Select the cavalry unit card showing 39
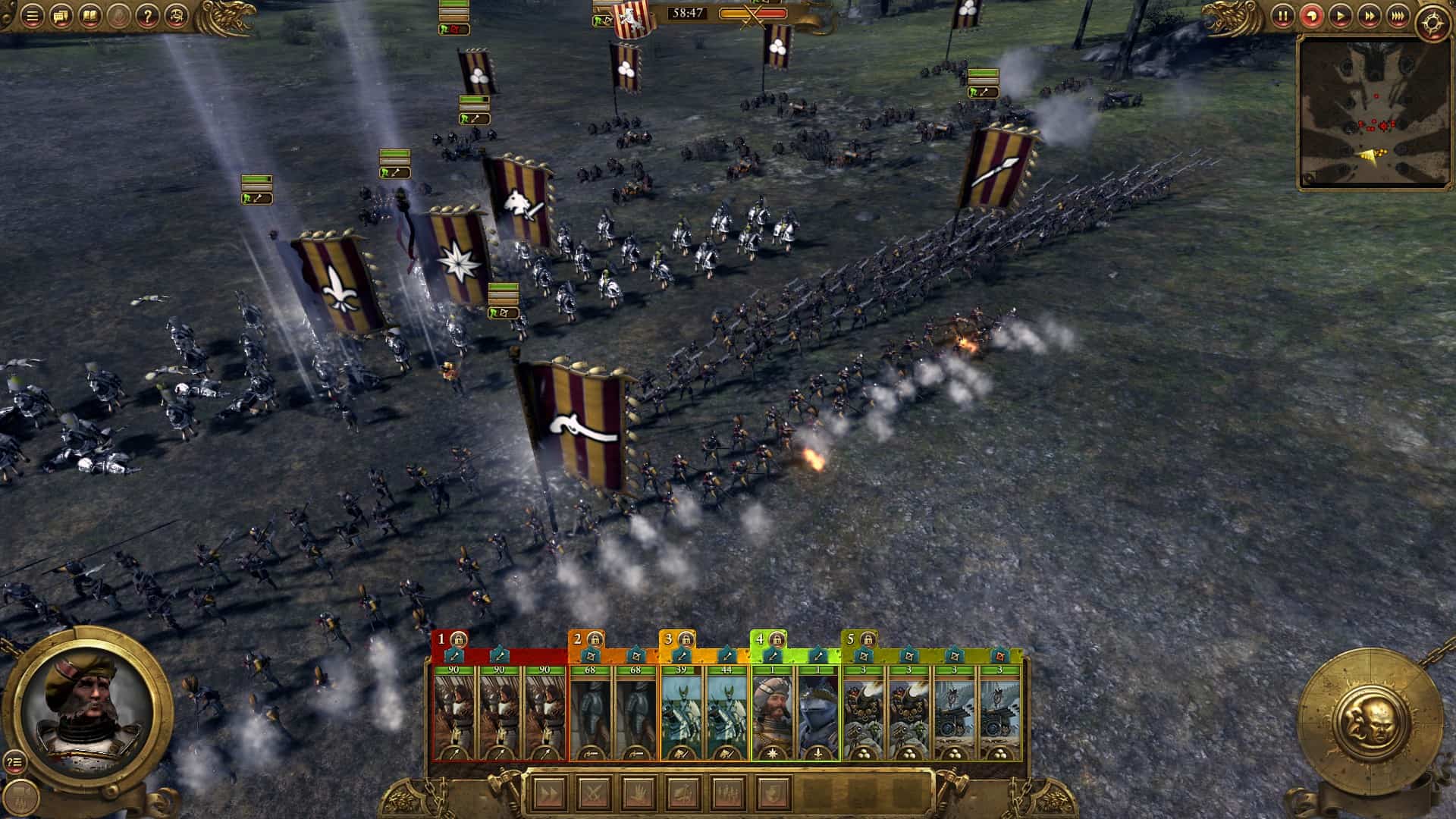Screen dimensions: 1456x819 [x=681, y=714]
